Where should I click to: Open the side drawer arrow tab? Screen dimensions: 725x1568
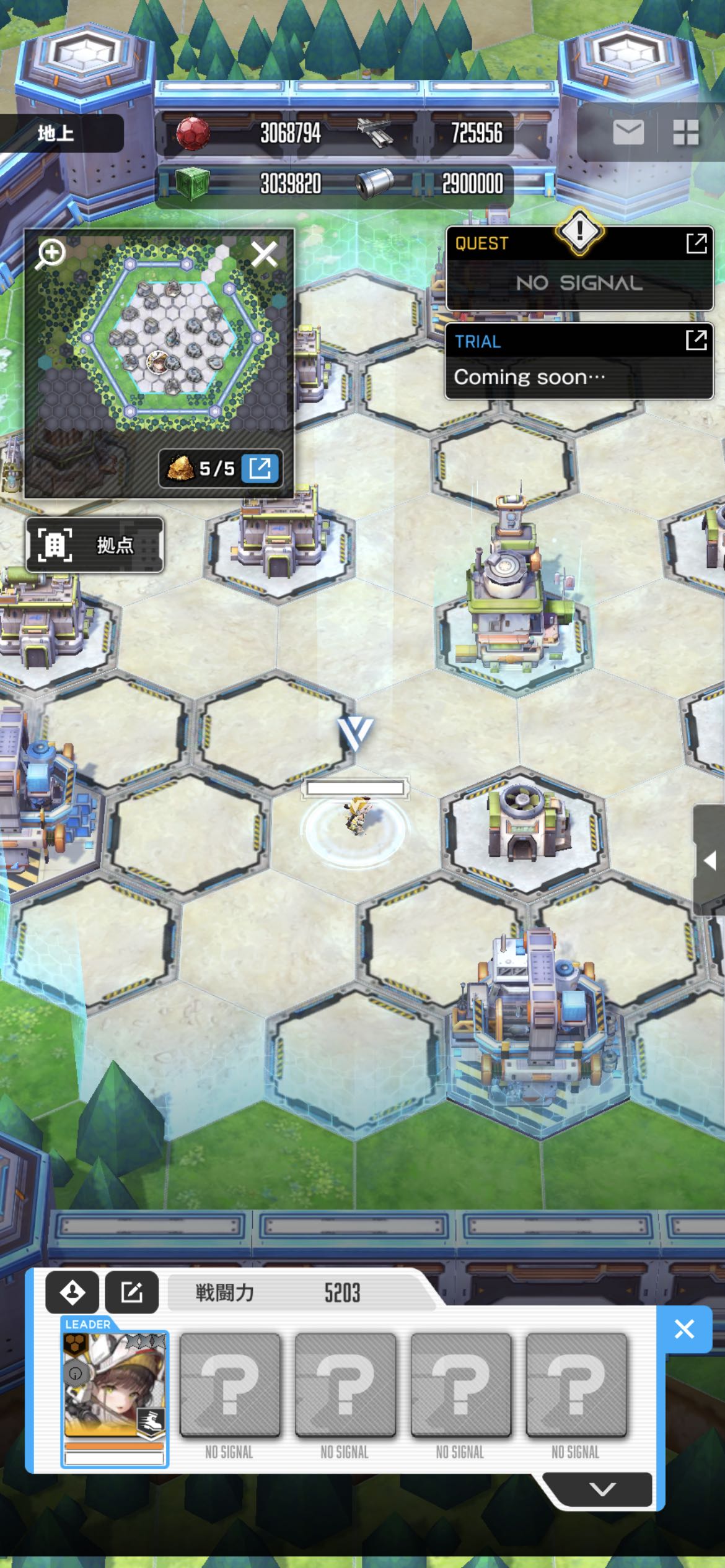(x=710, y=860)
